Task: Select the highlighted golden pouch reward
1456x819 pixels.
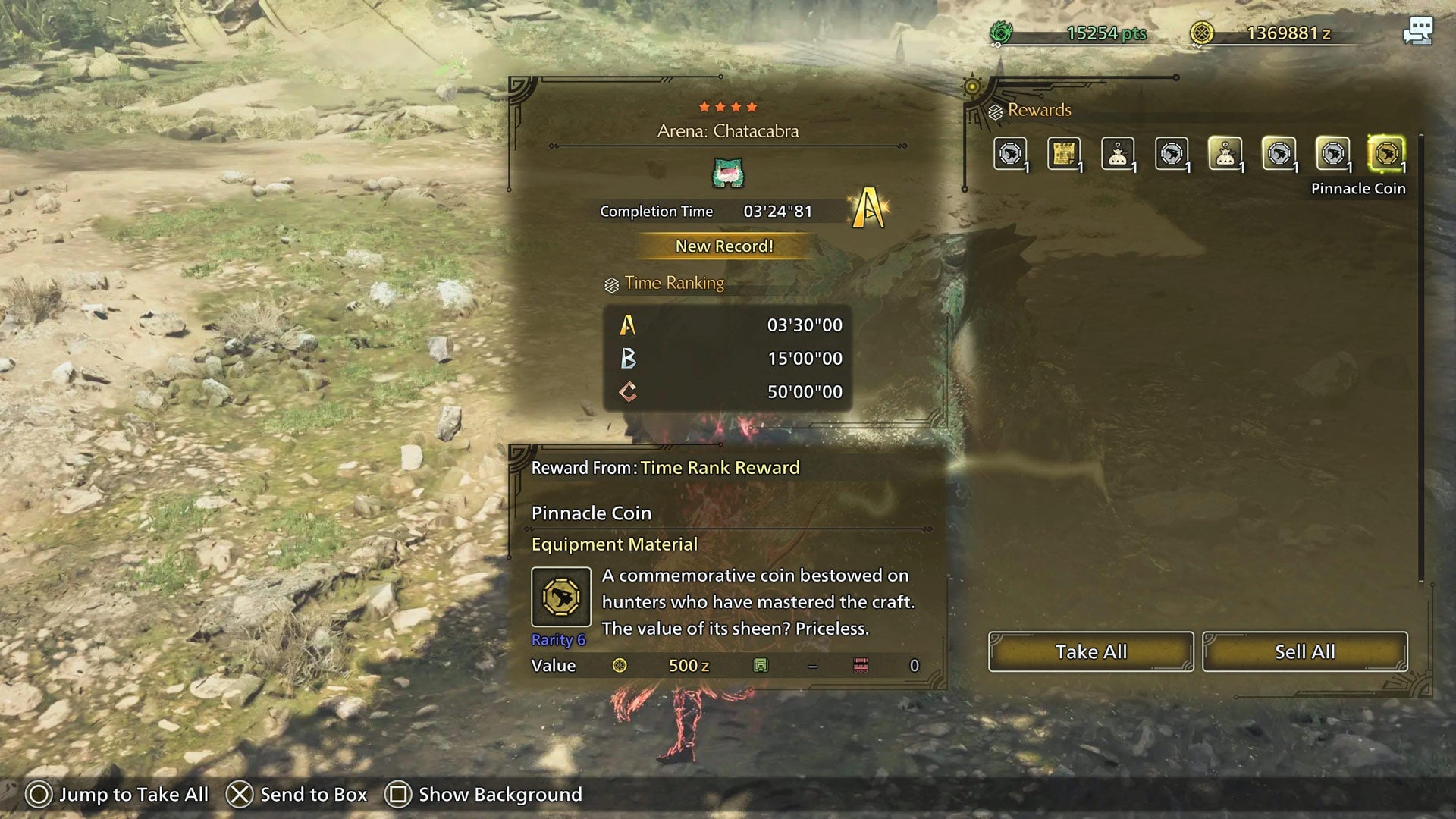Action: tap(1227, 154)
